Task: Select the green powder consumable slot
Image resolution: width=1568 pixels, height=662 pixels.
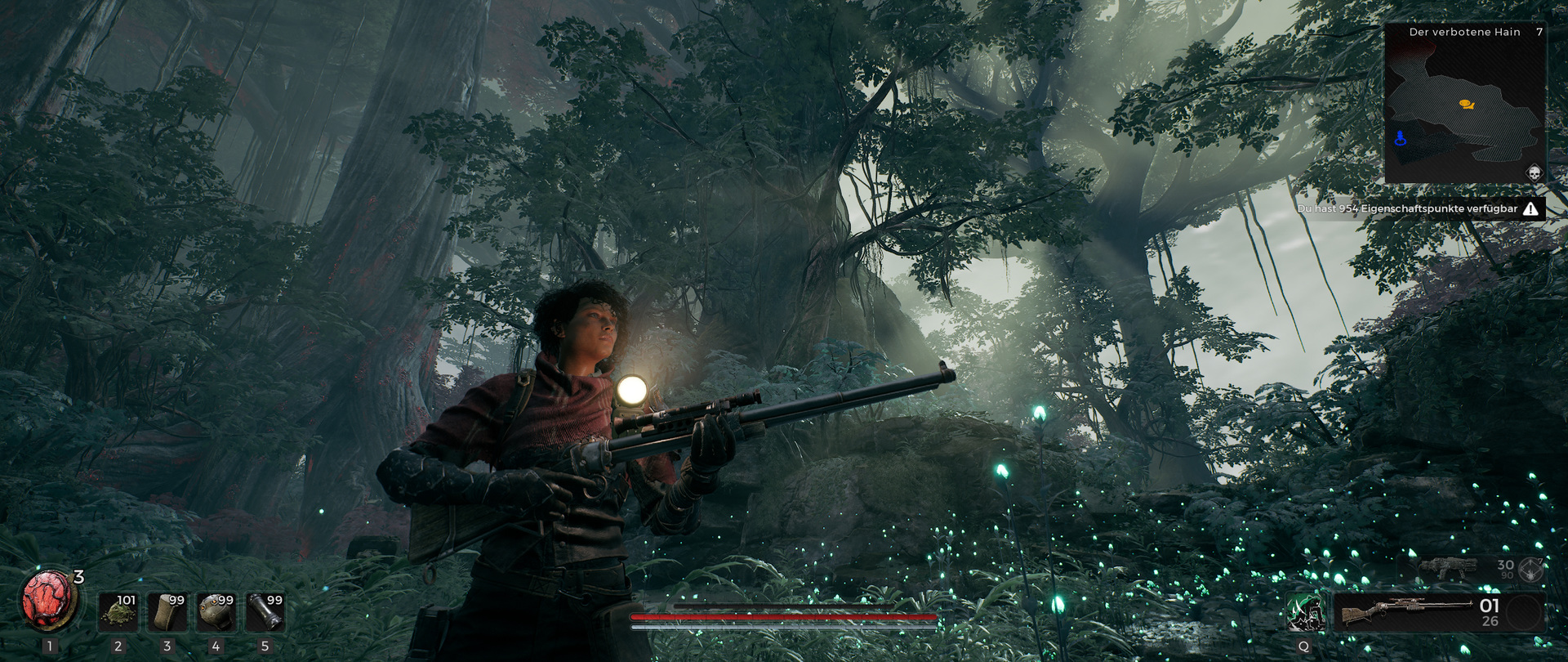Action: point(118,612)
